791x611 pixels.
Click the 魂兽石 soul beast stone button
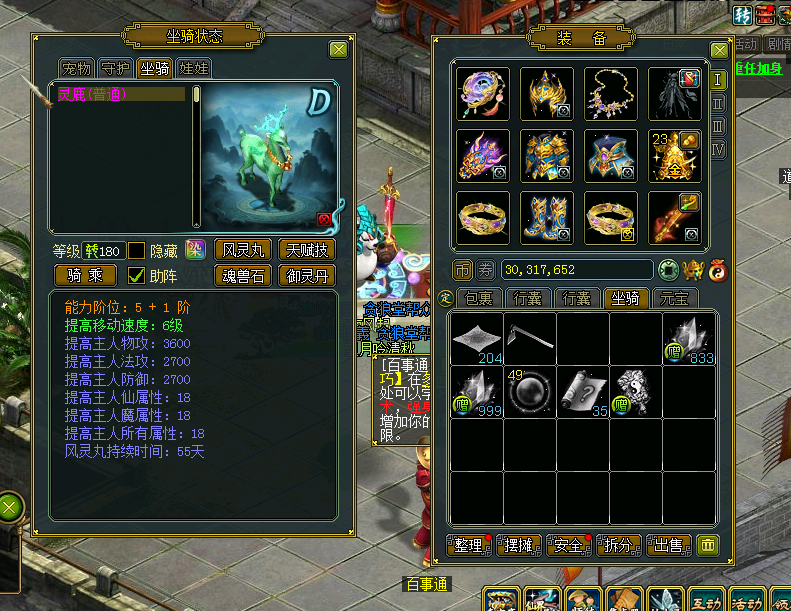click(x=242, y=275)
